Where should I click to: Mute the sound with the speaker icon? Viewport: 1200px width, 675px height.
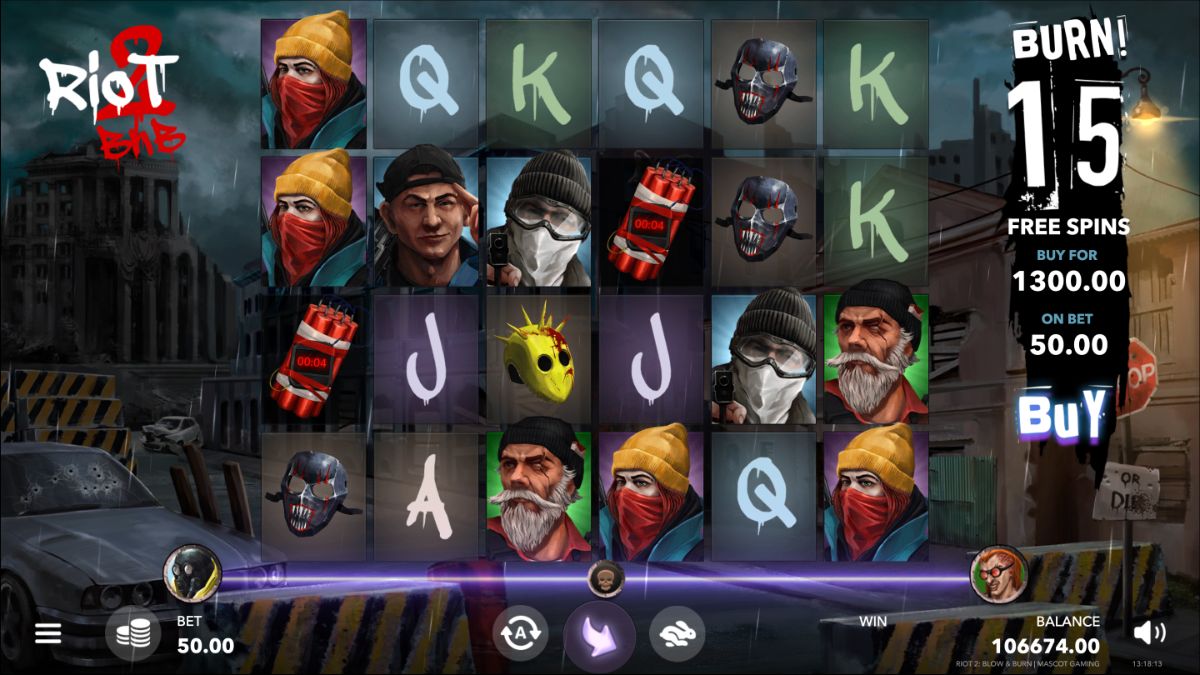click(x=1149, y=632)
